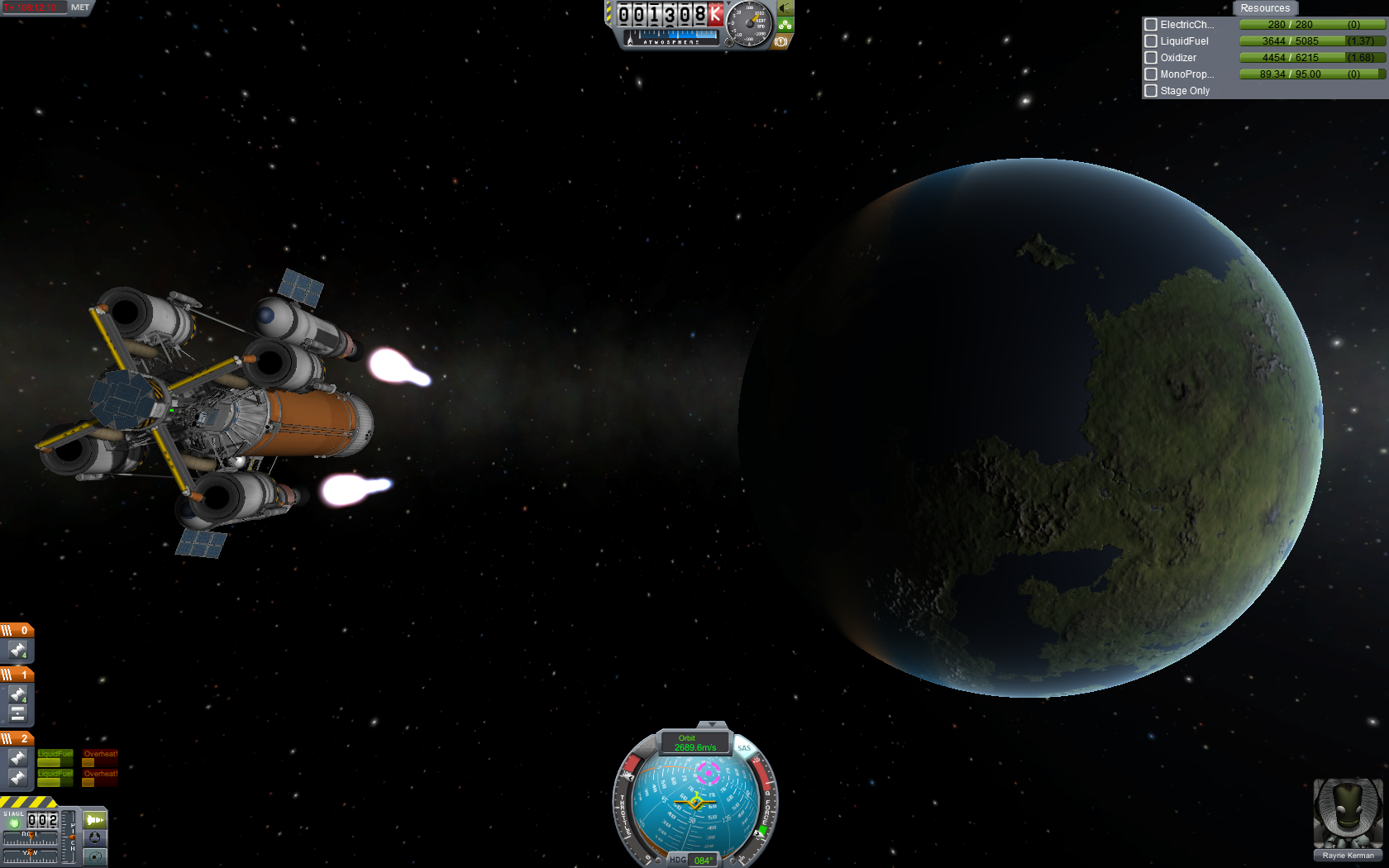Select the stage 0 engine group icon

click(17, 651)
